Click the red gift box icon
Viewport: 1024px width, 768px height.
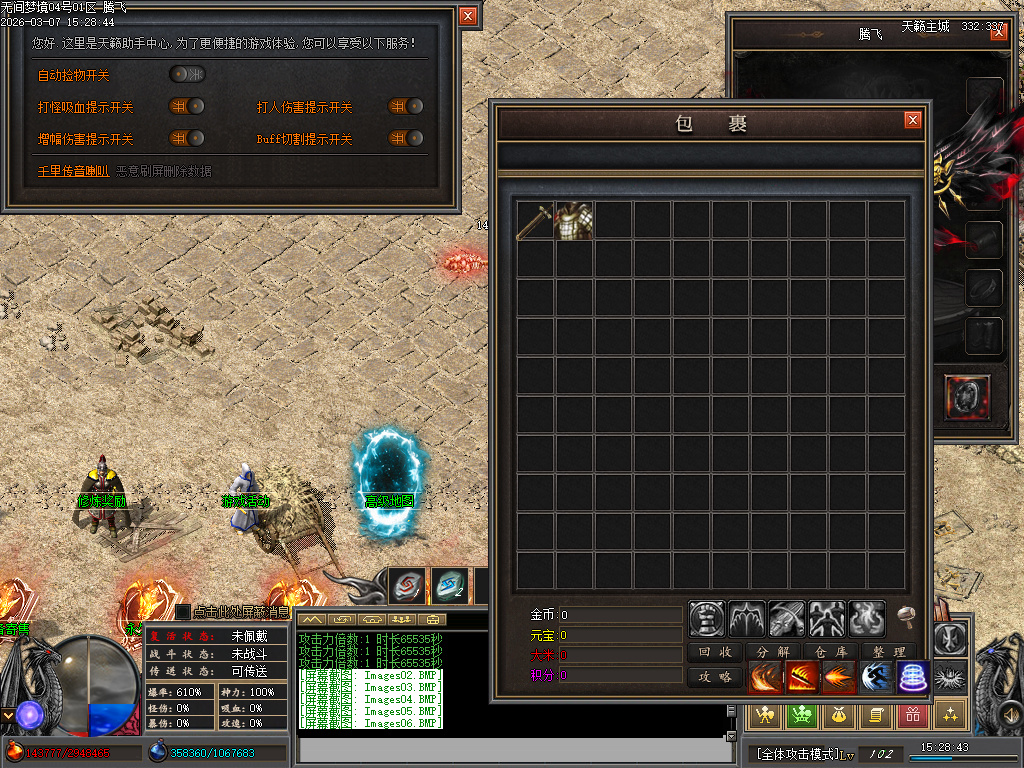911,714
